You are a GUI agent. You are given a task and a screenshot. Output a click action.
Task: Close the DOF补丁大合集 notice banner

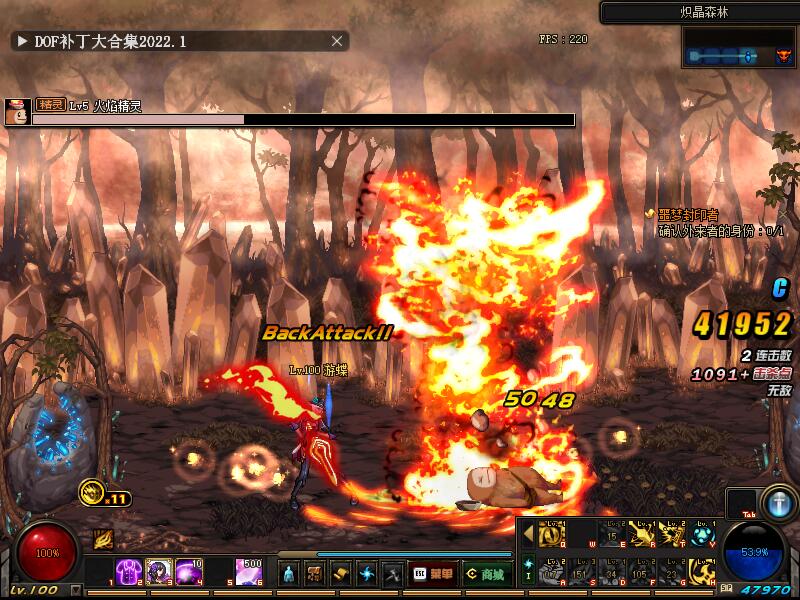point(337,41)
